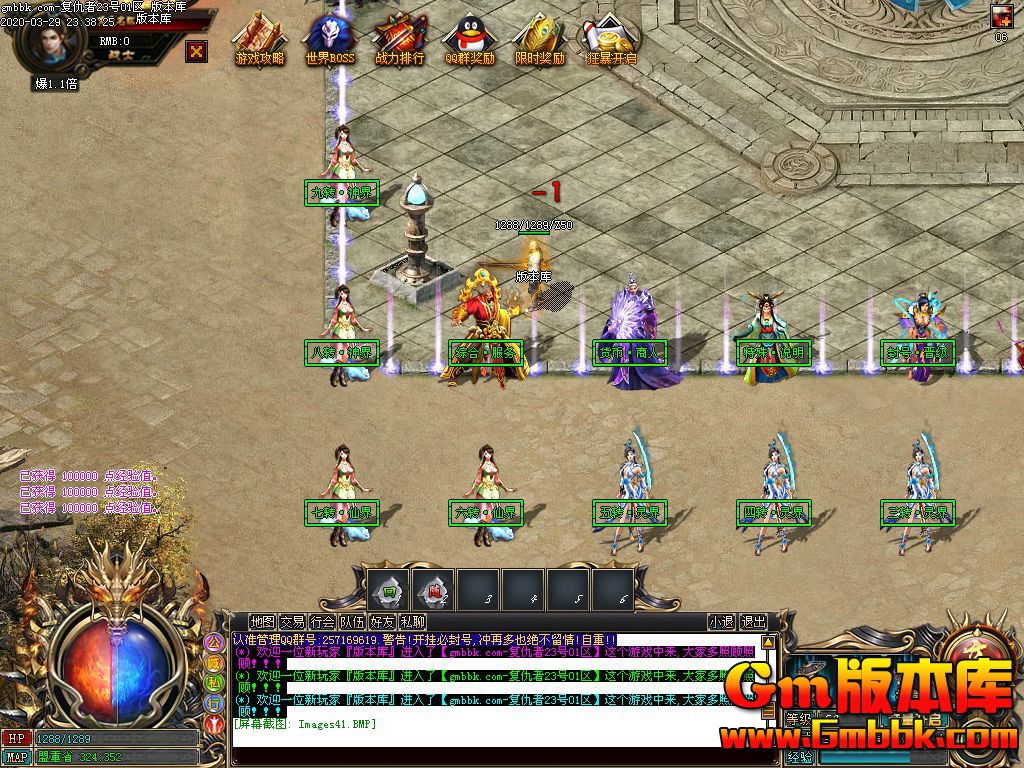Open the 行会 guild button
This screenshot has width=1024, height=768.
(322, 622)
